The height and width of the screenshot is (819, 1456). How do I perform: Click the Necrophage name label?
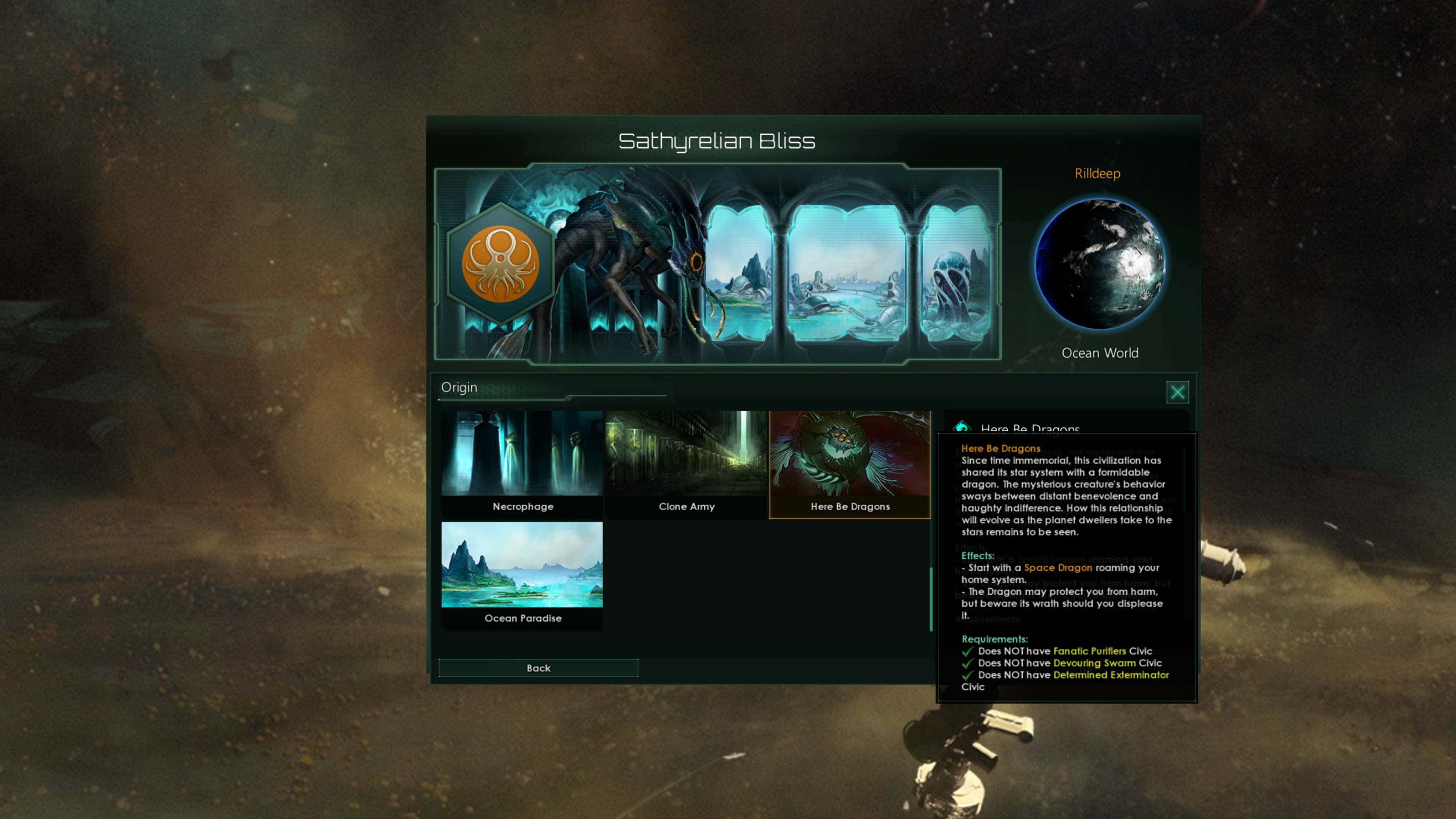click(522, 507)
